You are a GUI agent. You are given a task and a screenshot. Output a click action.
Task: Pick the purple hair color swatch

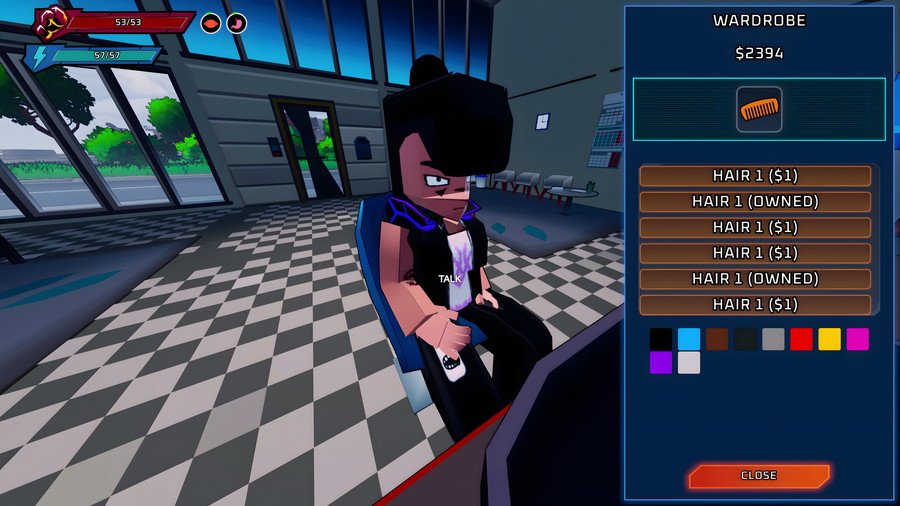click(x=661, y=363)
